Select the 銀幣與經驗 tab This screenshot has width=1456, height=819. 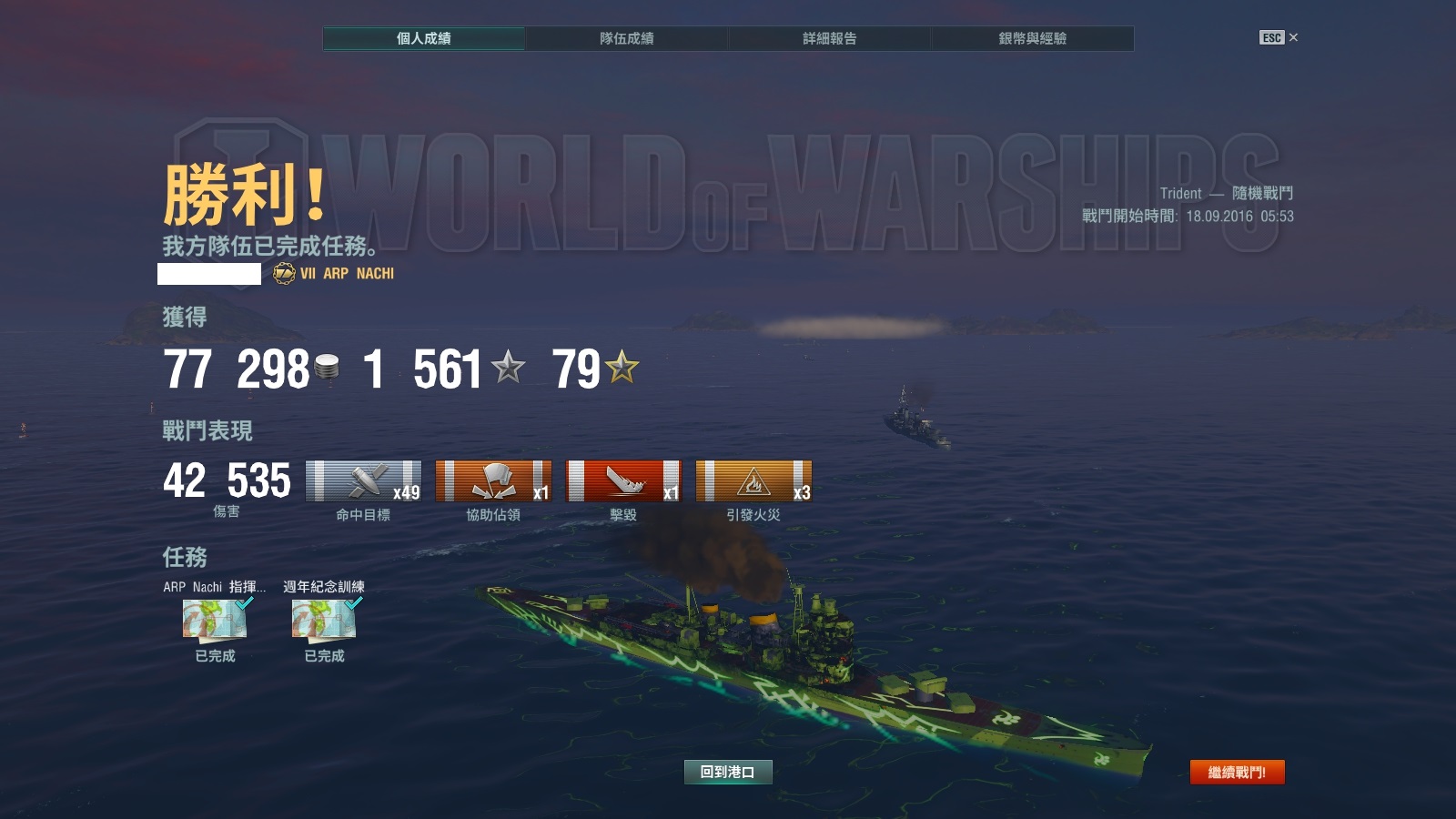coord(1032,38)
